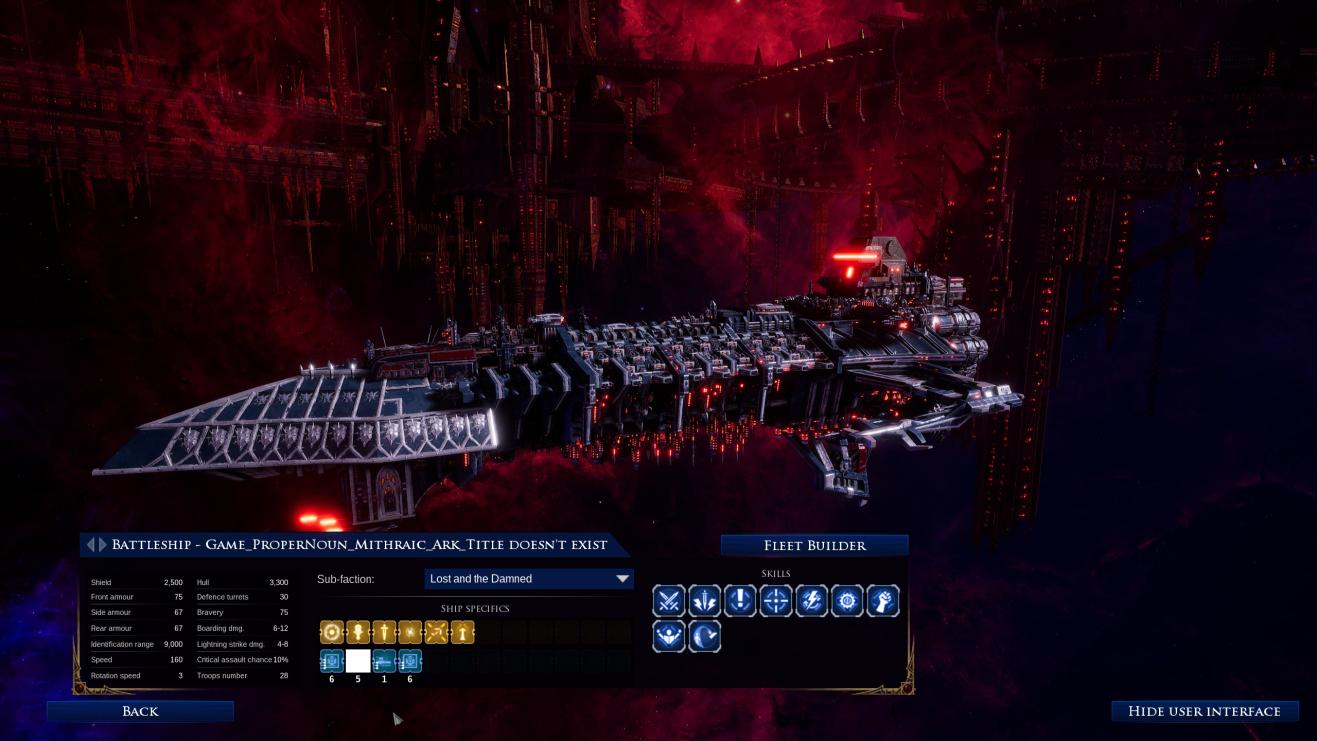Select the exclamation mark skill icon
Image resolution: width=1317 pixels, height=741 pixels.
pyautogui.click(x=740, y=601)
